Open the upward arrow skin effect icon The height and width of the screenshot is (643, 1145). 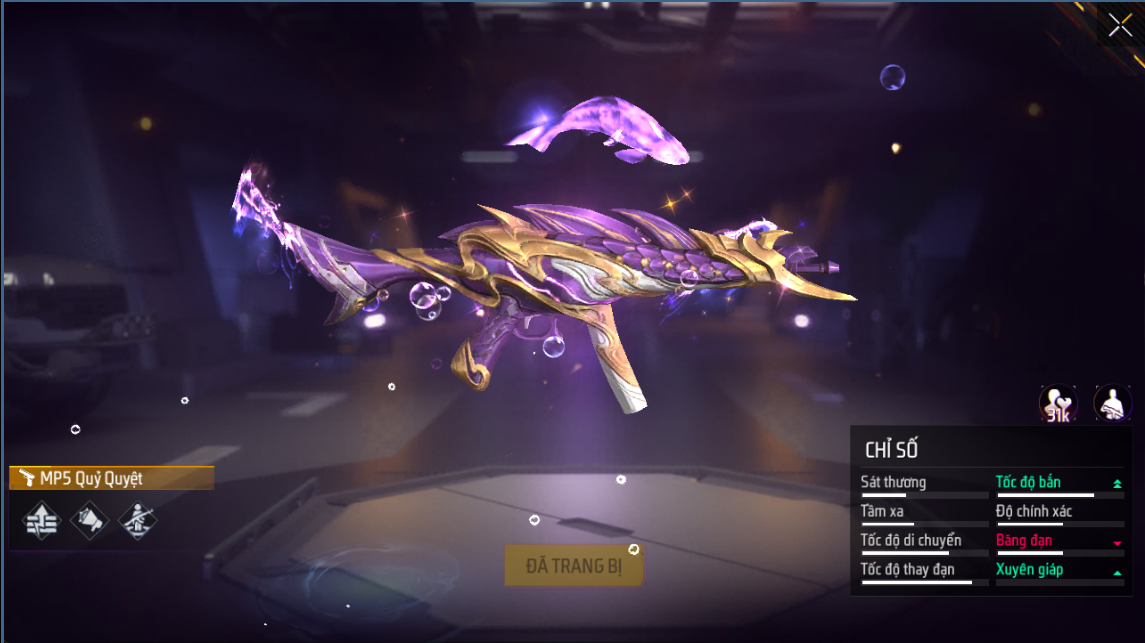41,520
